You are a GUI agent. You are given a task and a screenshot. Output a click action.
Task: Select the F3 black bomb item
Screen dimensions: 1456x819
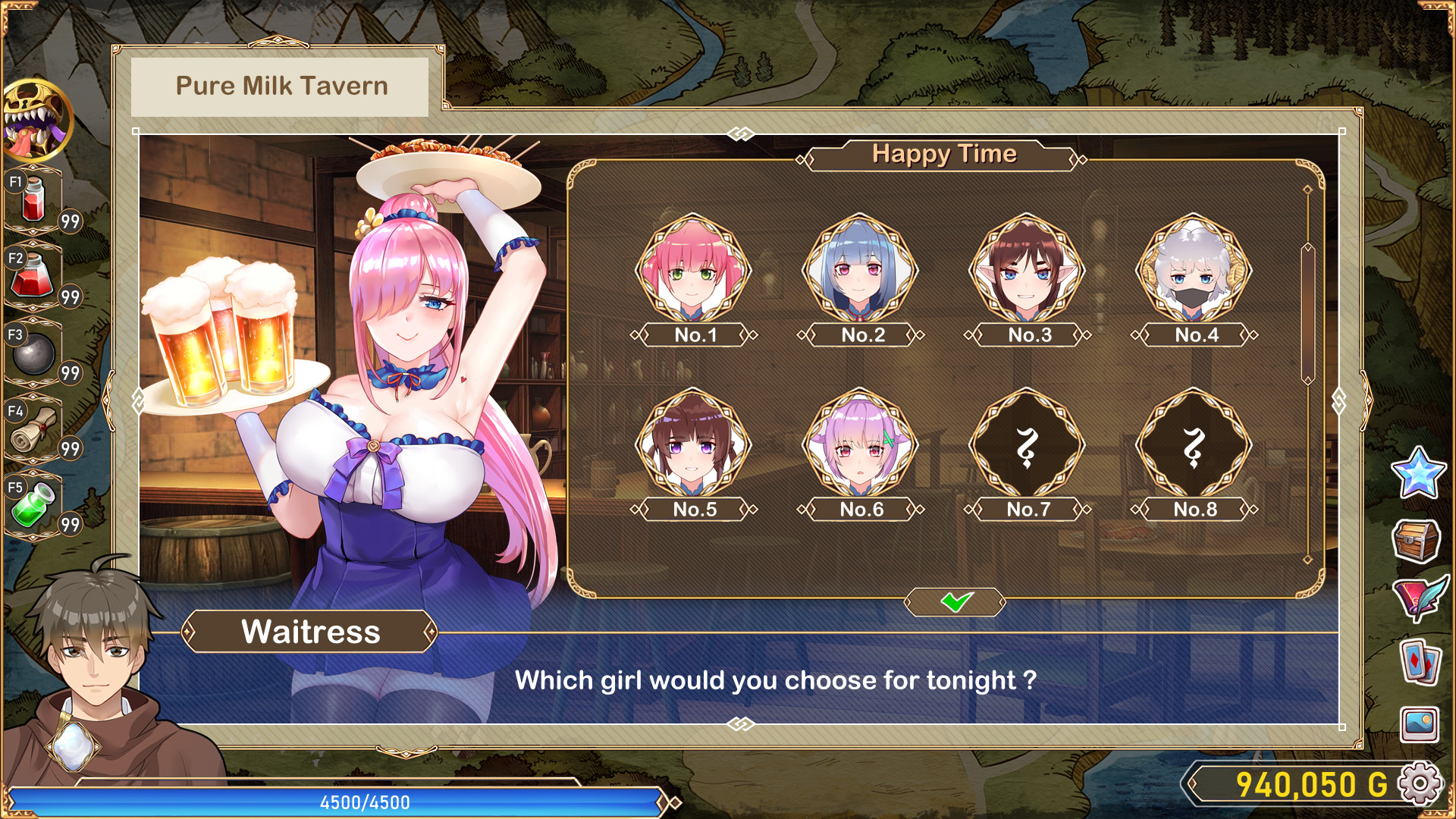[34, 353]
